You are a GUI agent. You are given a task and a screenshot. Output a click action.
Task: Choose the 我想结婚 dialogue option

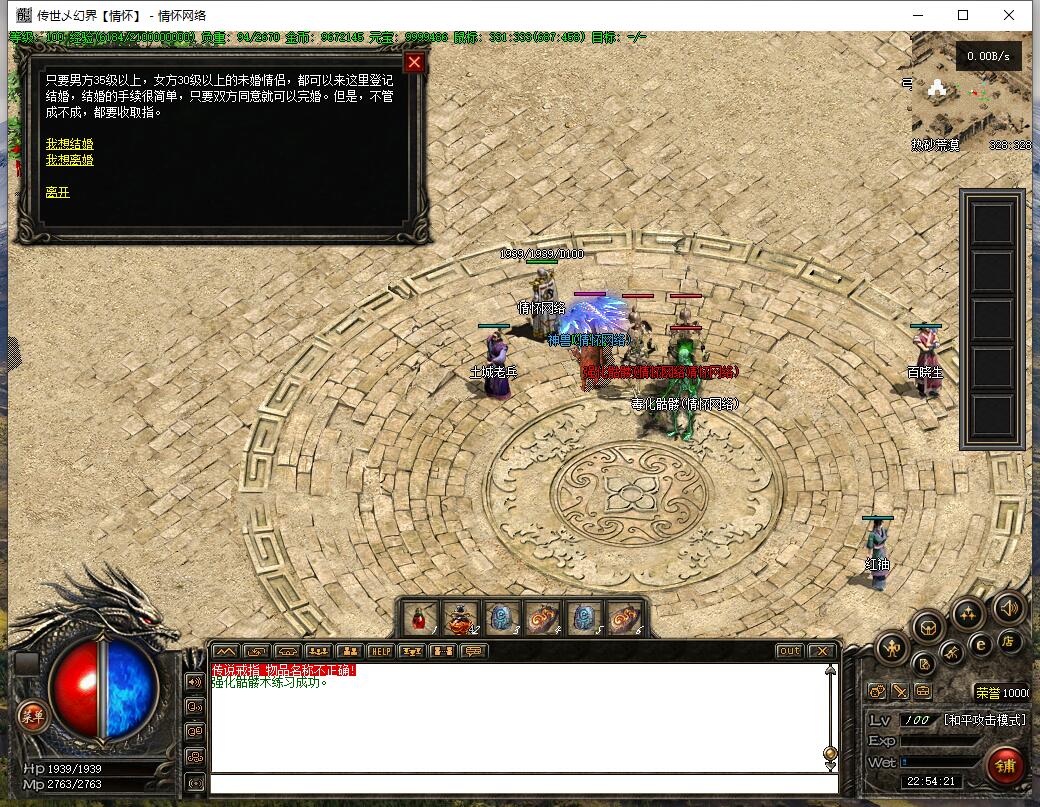[69, 144]
